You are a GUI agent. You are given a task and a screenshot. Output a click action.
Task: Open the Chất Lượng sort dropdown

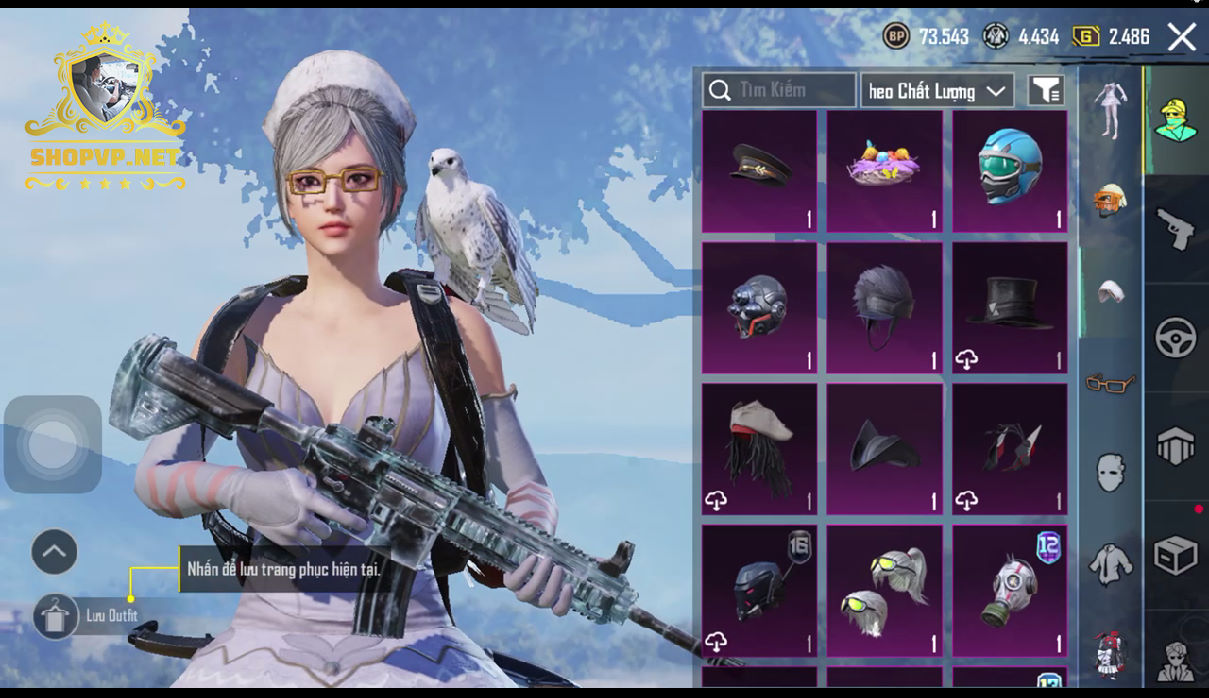pyautogui.click(x=936, y=91)
